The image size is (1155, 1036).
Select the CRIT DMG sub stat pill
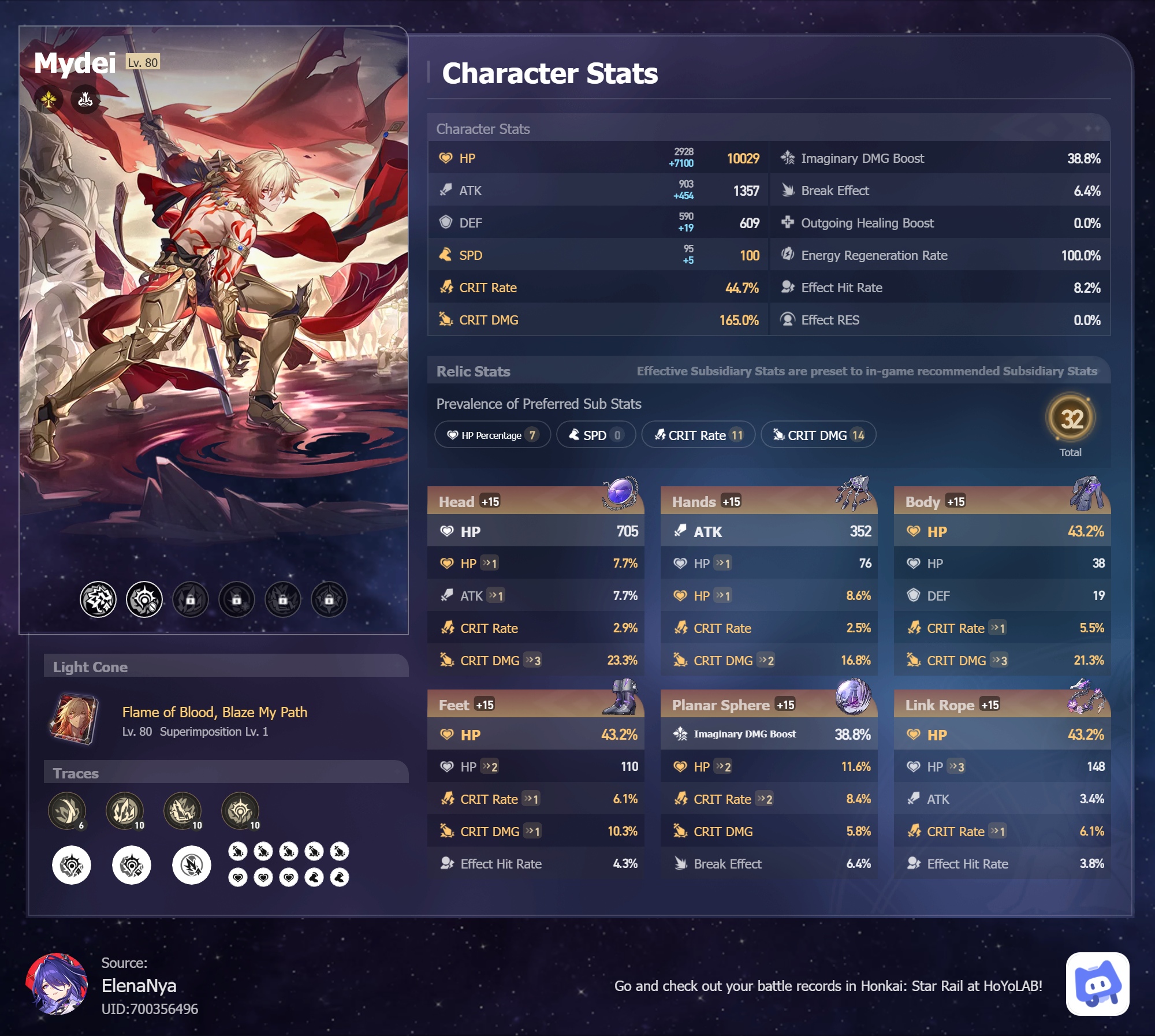coord(818,435)
